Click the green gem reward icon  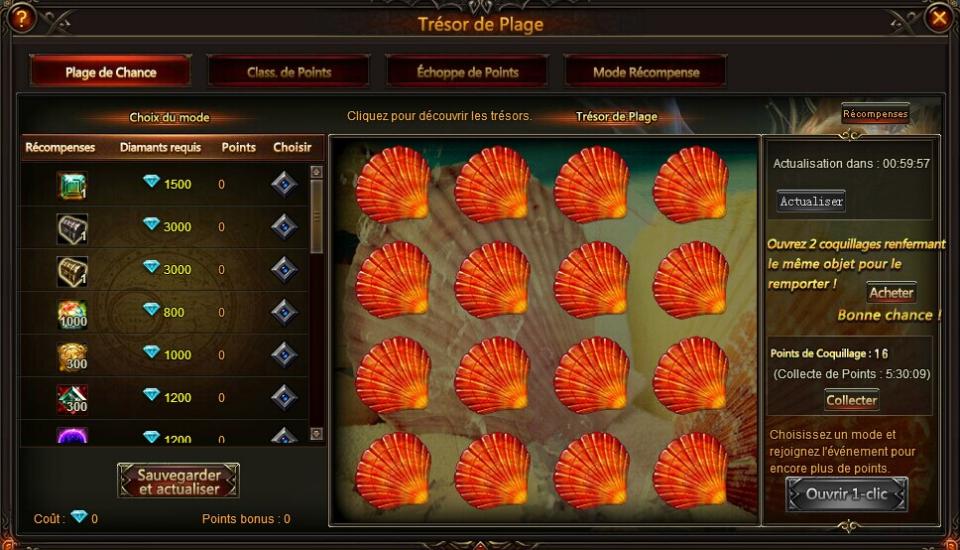pos(72,185)
